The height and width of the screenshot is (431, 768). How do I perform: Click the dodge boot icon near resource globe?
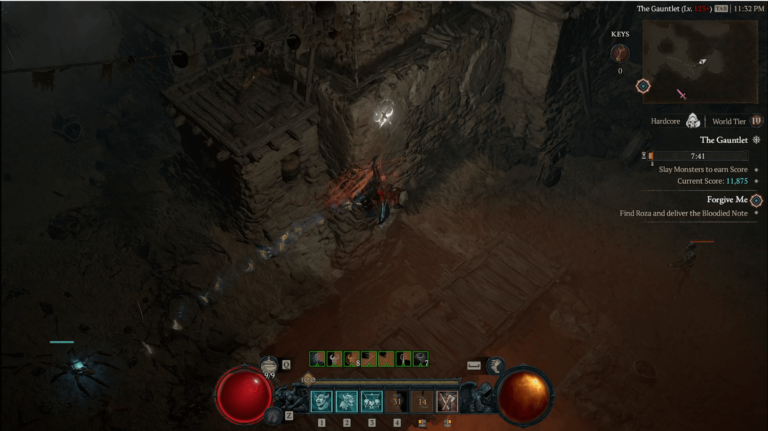pos(494,367)
